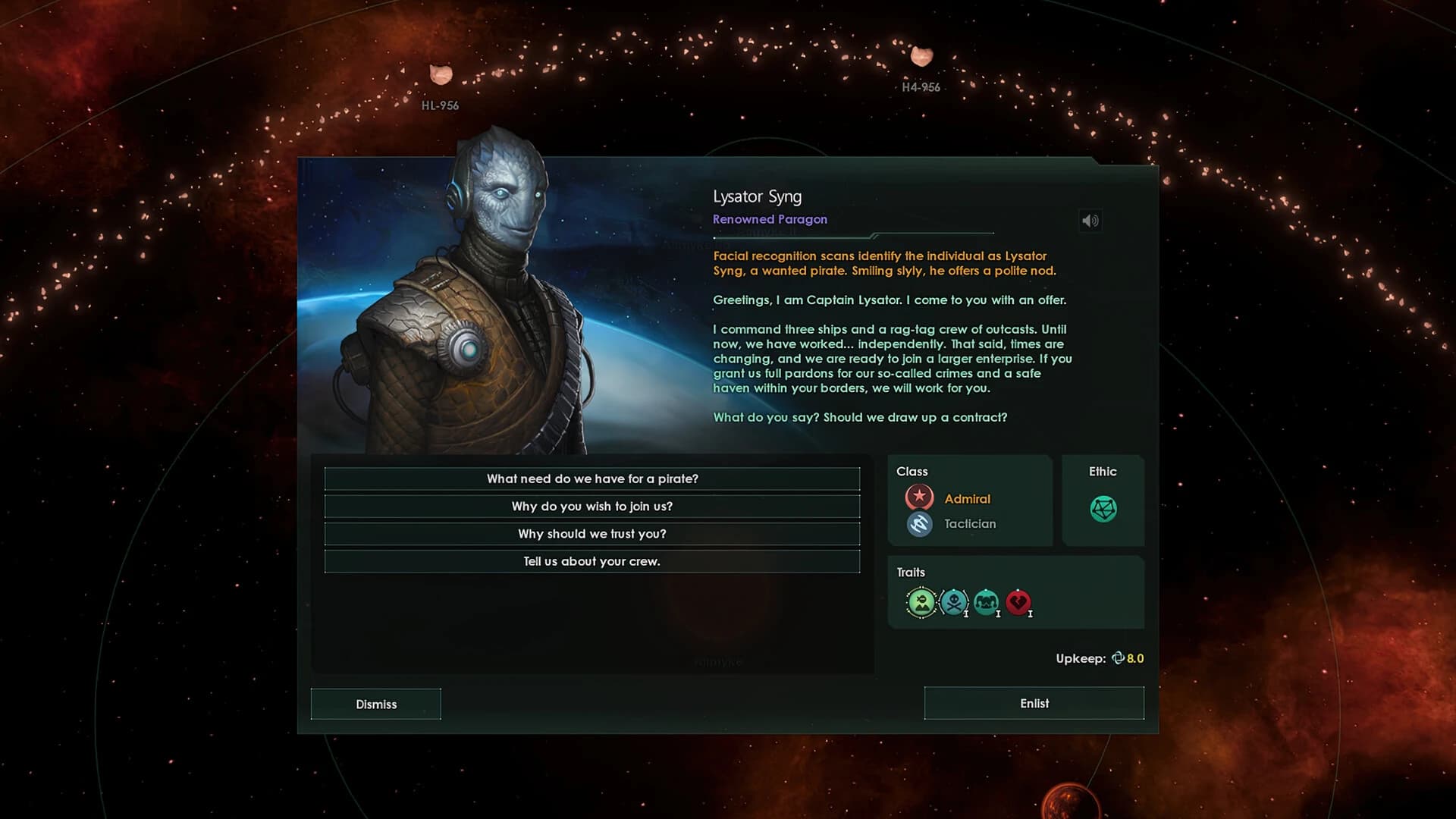Click the HL-956 system label on the map
The height and width of the screenshot is (819, 1456).
click(x=440, y=105)
